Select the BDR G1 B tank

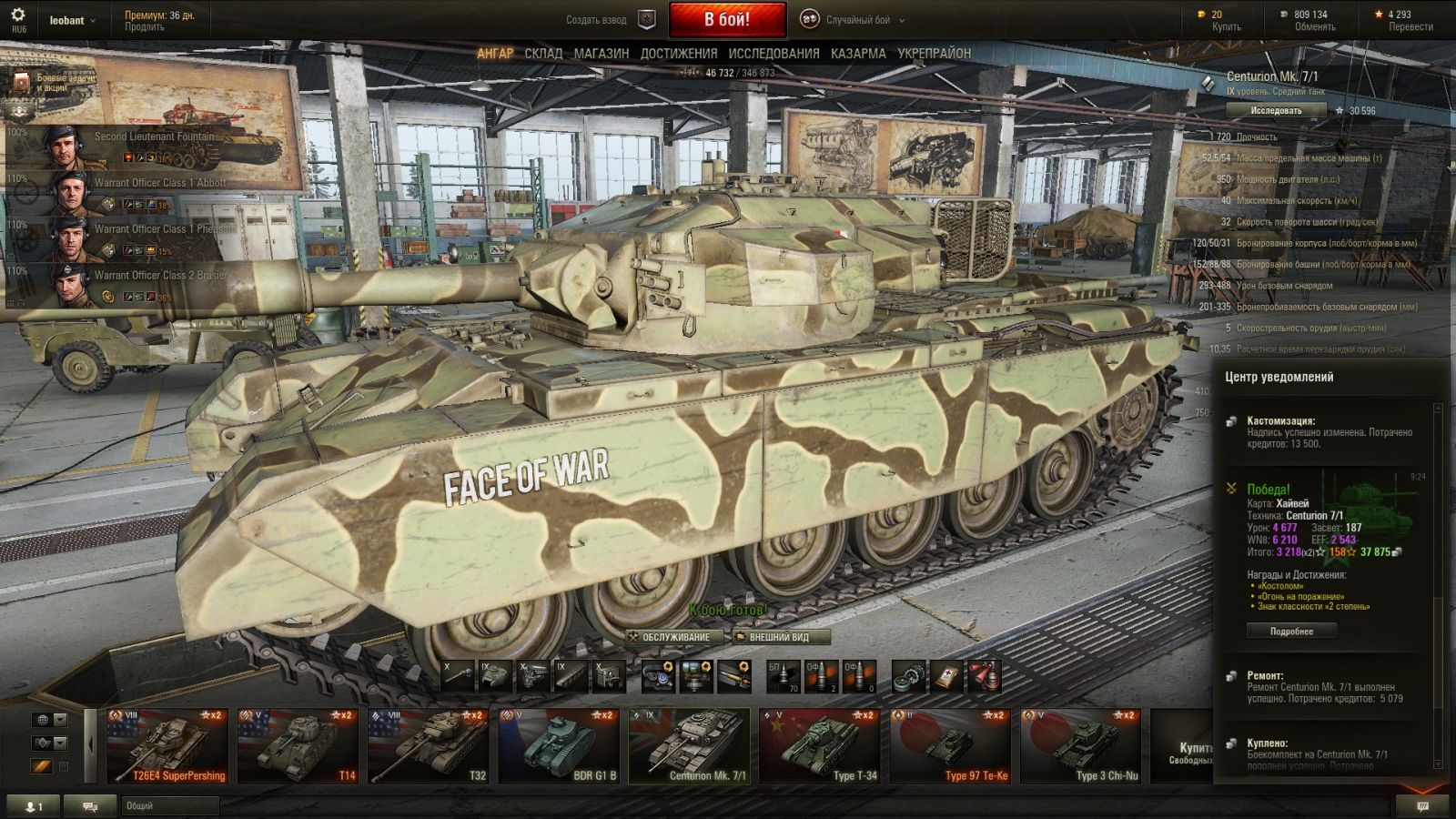click(559, 746)
